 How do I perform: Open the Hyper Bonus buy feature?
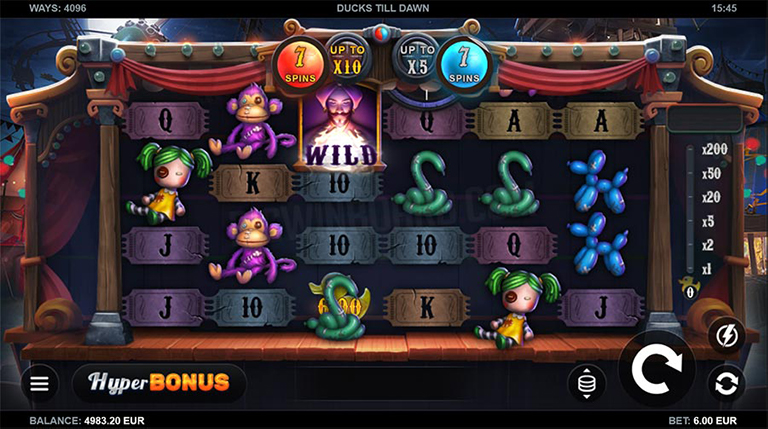point(159,382)
